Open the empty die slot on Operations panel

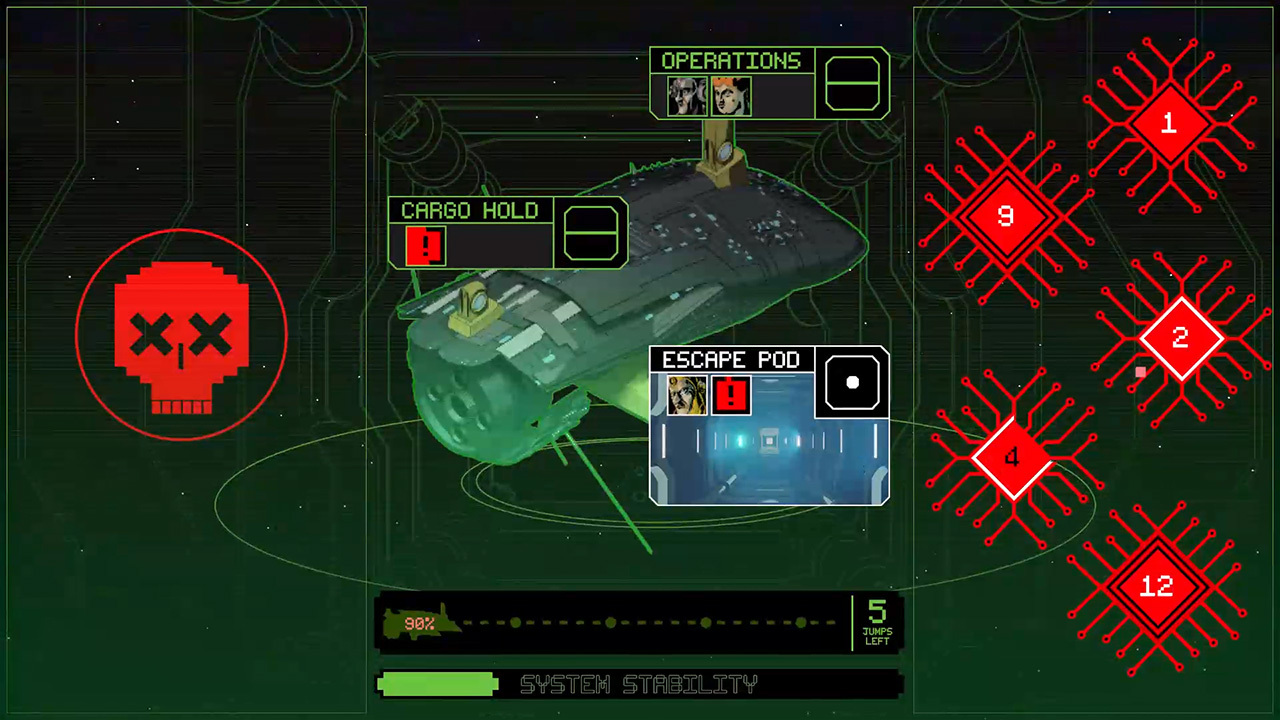tap(852, 82)
